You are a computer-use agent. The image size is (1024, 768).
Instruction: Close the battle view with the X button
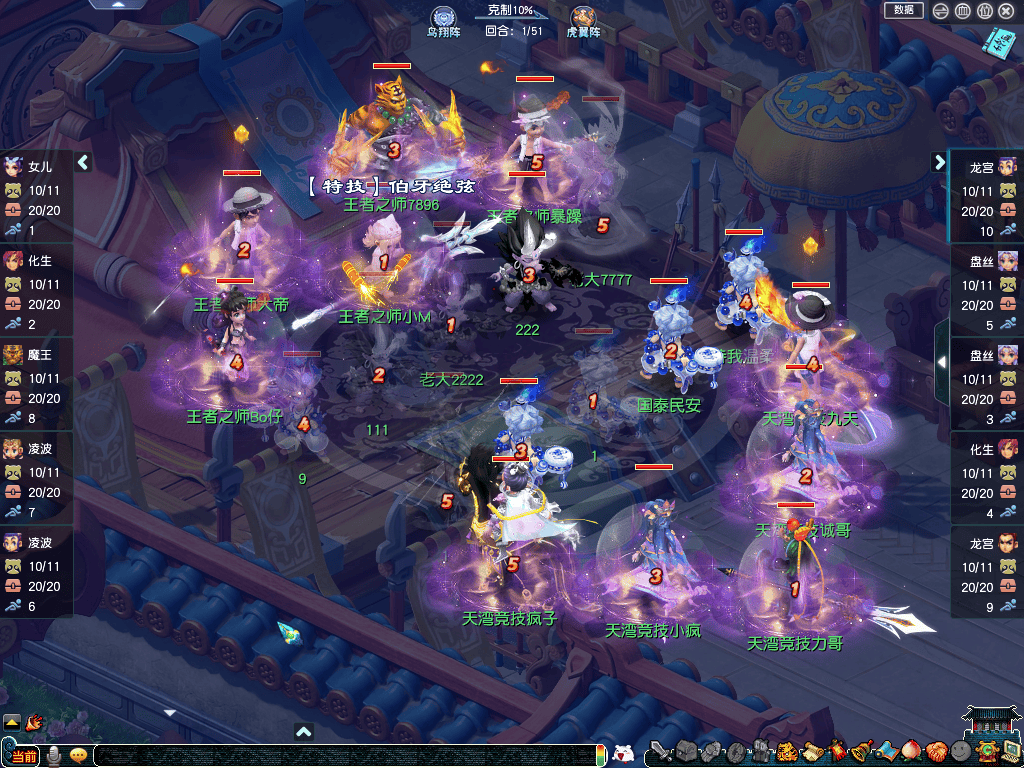click(1006, 11)
